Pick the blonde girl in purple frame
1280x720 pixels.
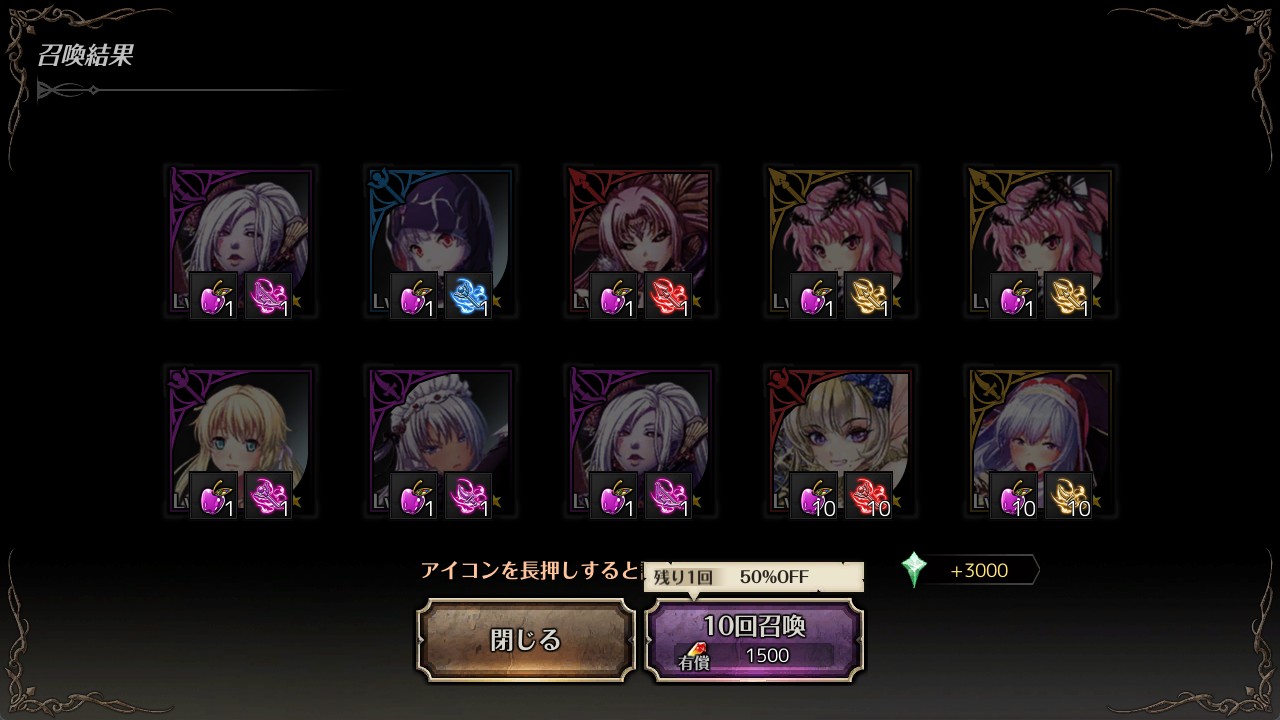point(241,442)
